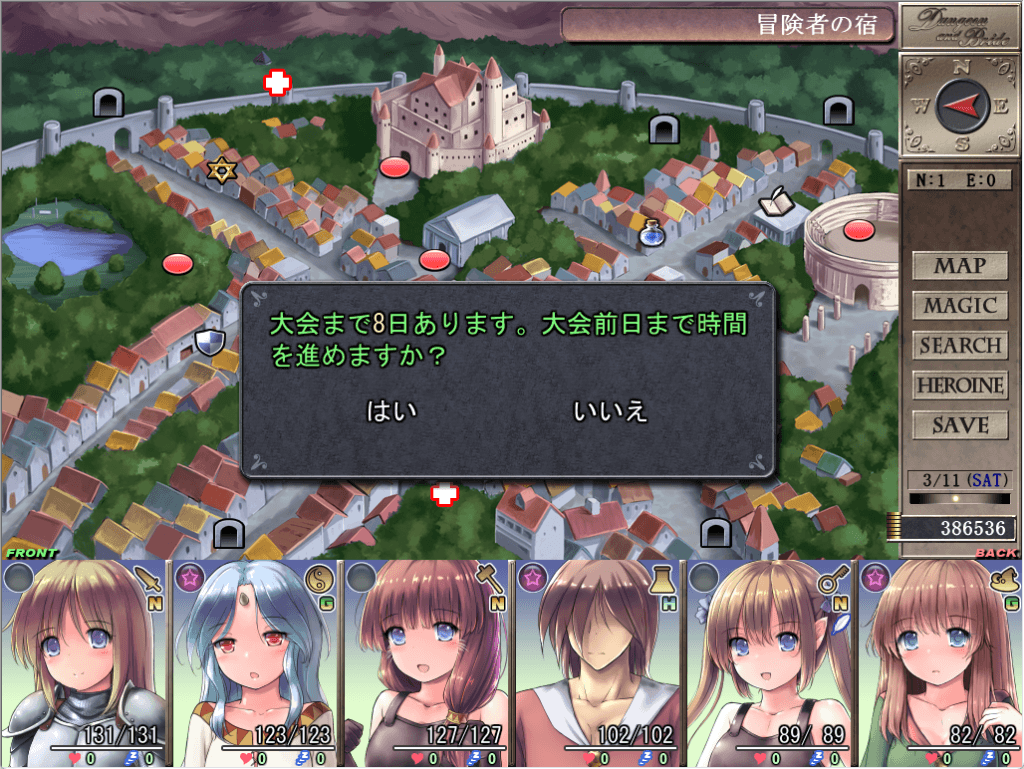Open the HEROINE menu

(x=959, y=385)
